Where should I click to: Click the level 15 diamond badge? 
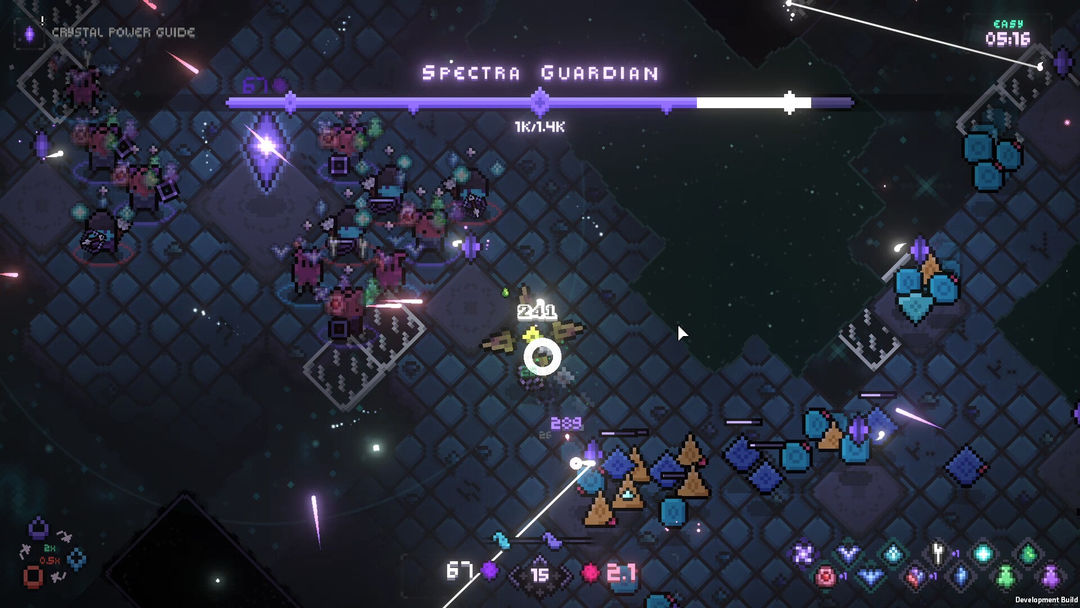pyautogui.click(x=540, y=575)
